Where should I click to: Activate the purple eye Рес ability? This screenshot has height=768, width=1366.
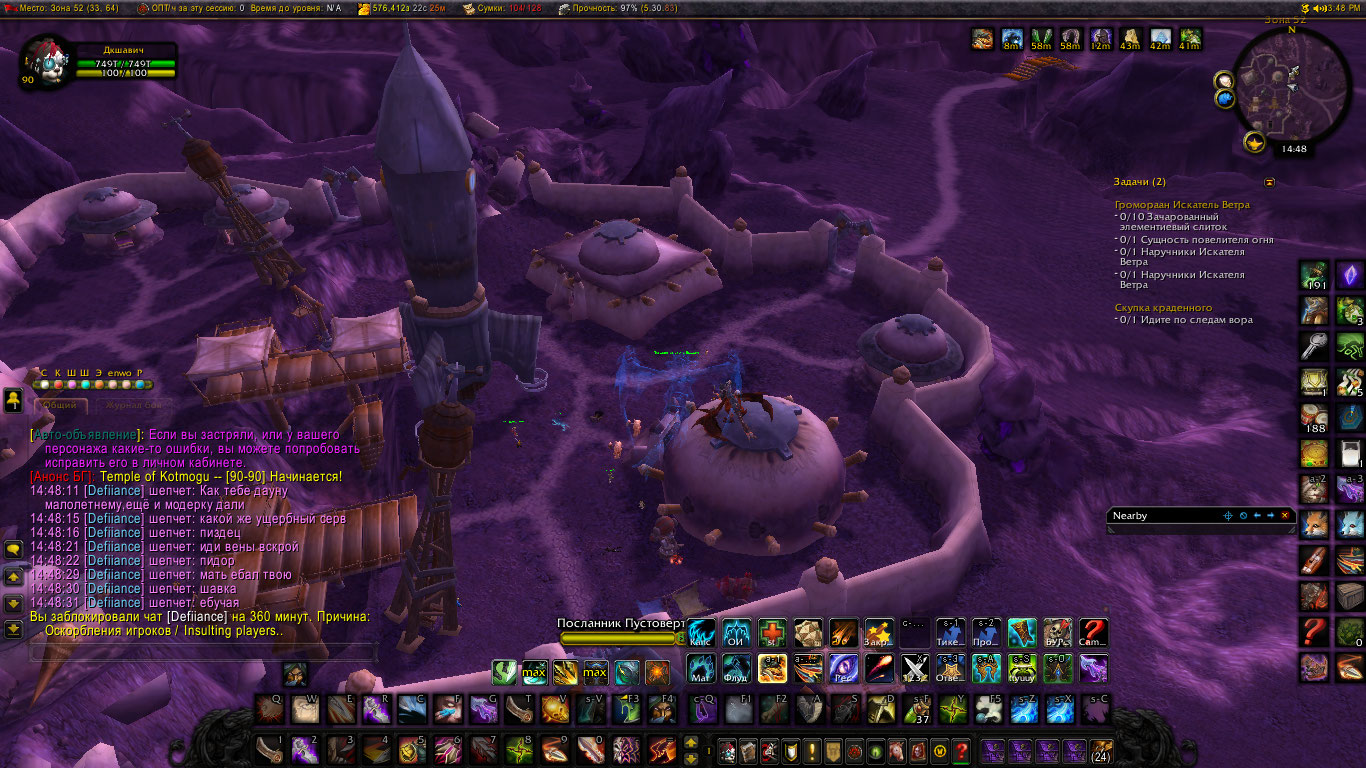844,667
